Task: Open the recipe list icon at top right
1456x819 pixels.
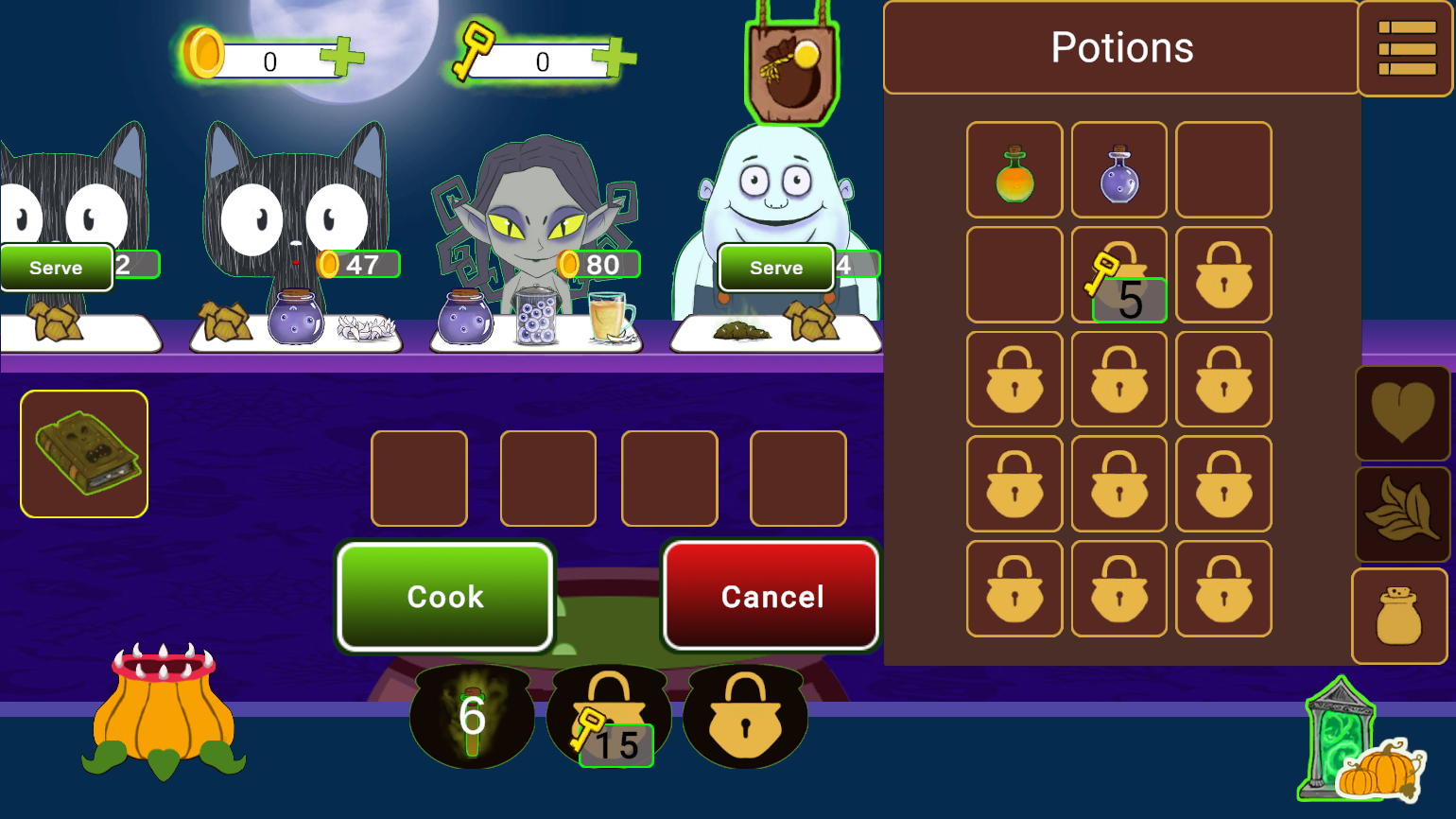Action: [1406, 47]
